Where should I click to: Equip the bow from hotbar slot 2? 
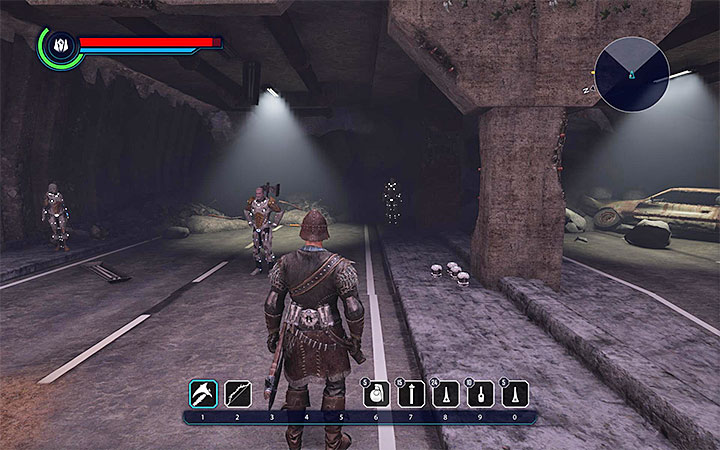click(238, 392)
